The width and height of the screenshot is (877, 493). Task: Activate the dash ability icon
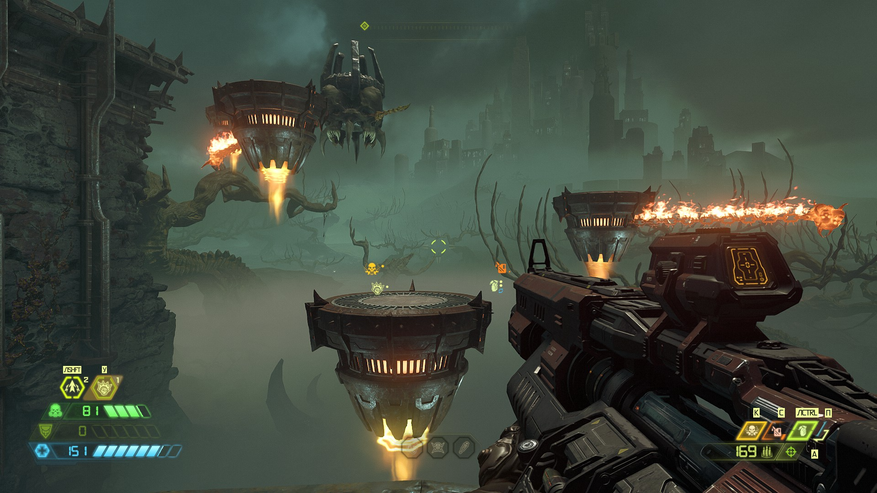73,387
